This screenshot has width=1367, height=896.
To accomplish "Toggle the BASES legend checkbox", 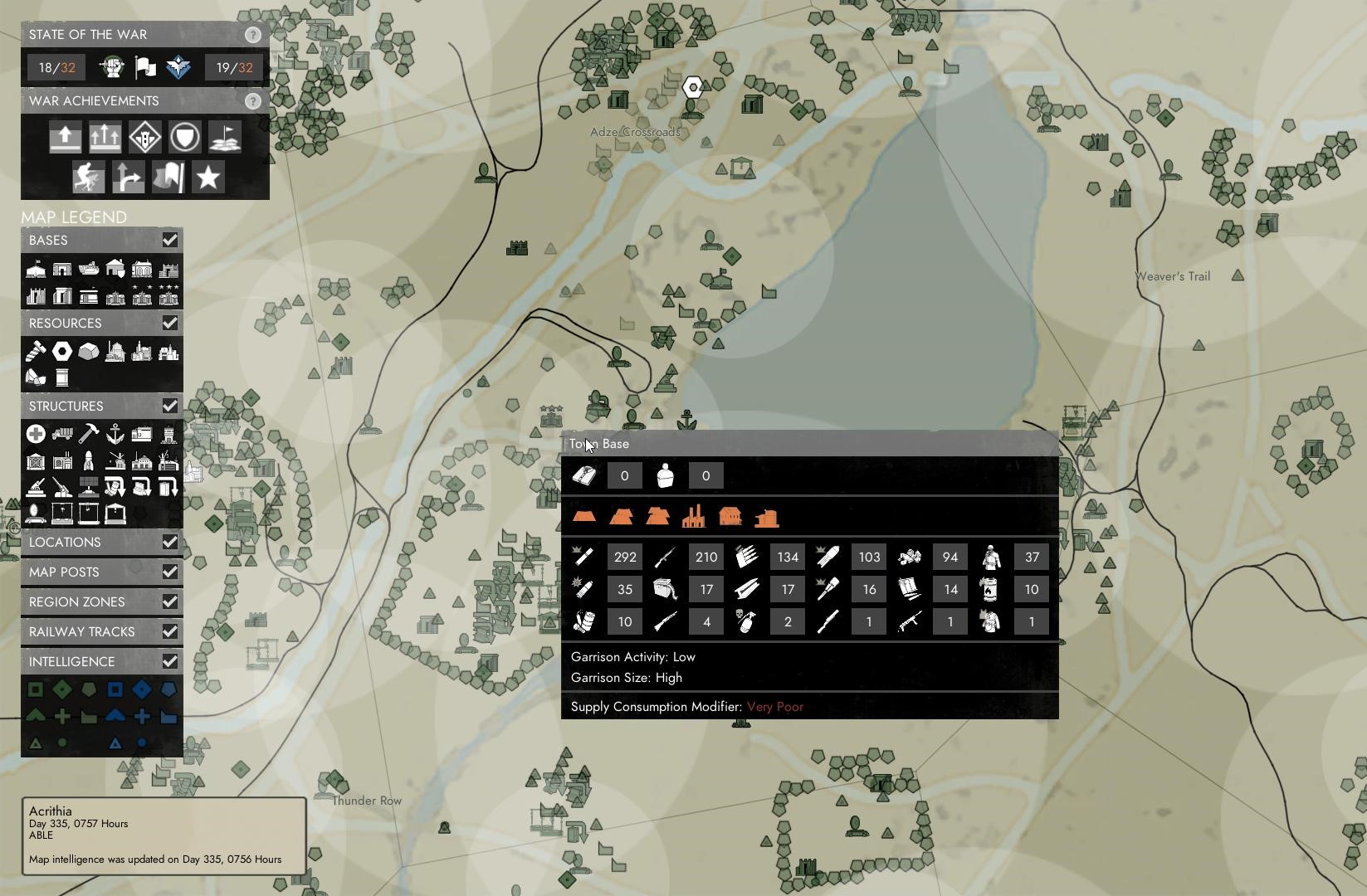I will pyautogui.click(x=170, y=240).
